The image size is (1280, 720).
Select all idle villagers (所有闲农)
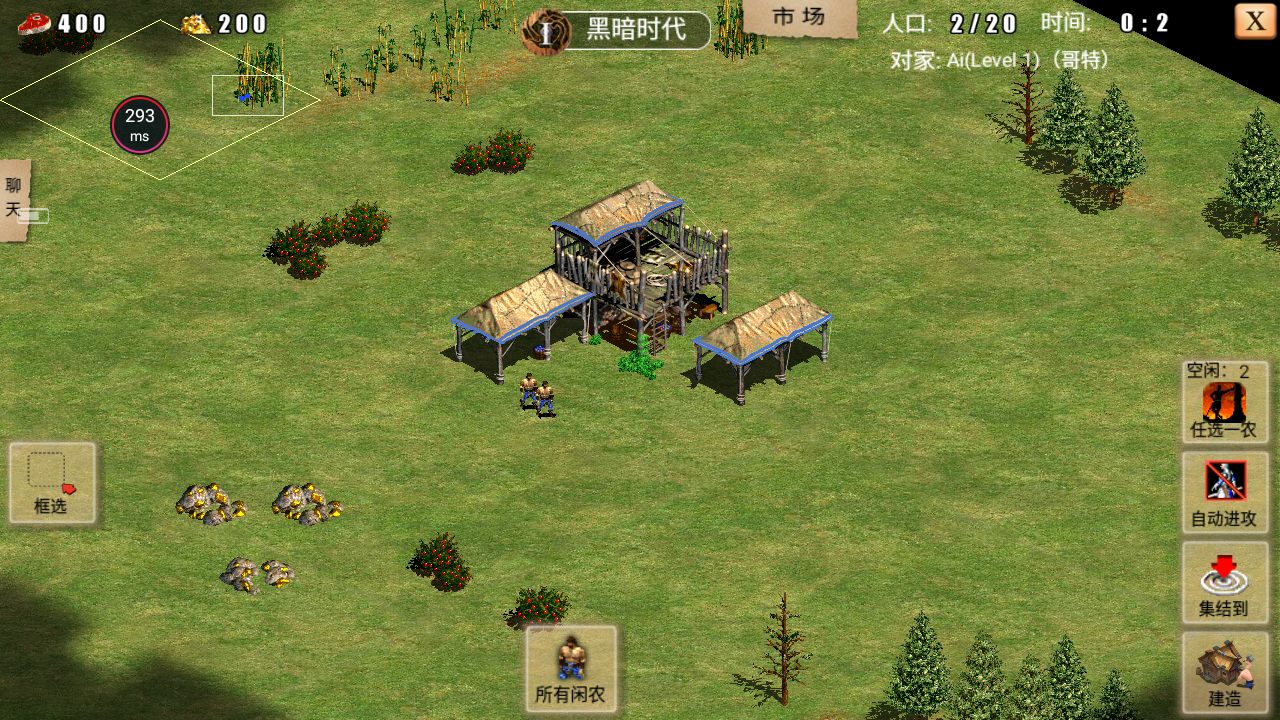(571, 668)
